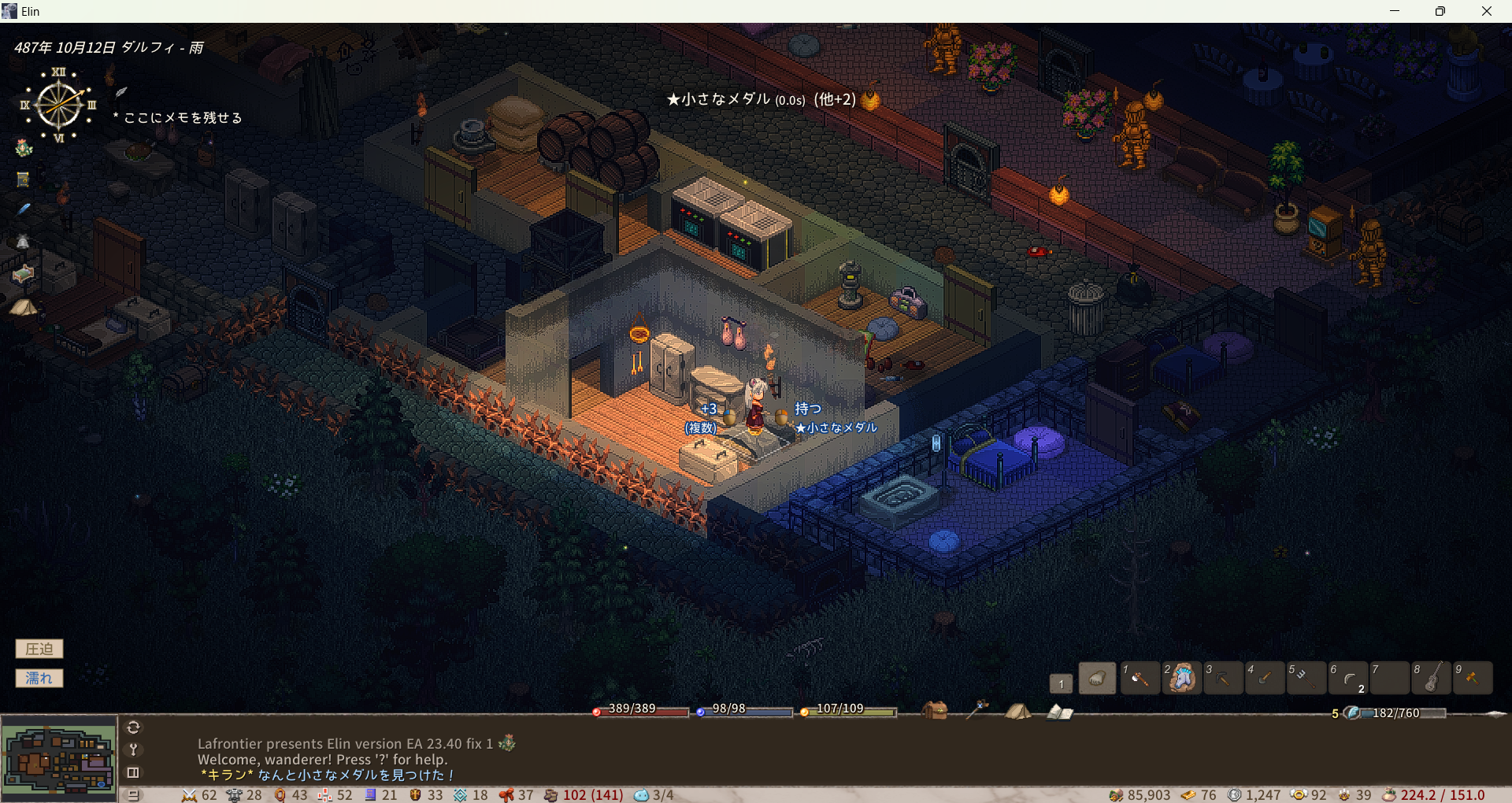
Task: Open the tent icon on bottom bar
Action: (1017, 712)
